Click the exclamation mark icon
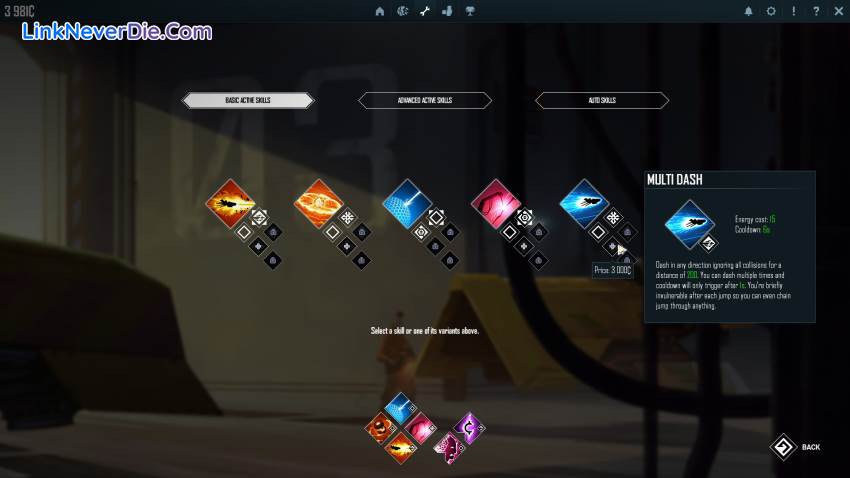This screenshot has width=850, height=478. pyautogui.click(x=794, y=11)
